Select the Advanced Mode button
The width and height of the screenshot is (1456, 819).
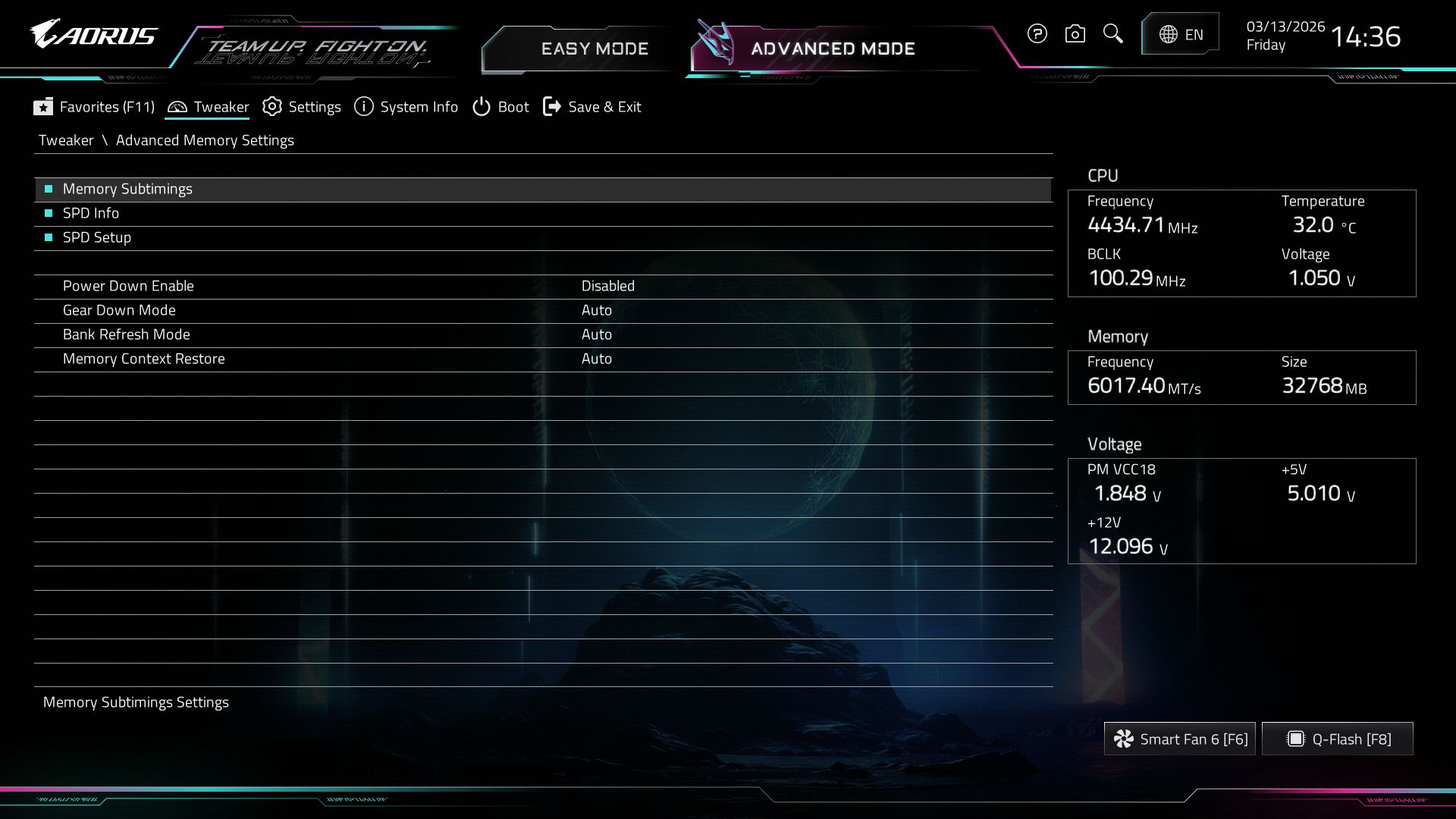(x=832, y=49)
